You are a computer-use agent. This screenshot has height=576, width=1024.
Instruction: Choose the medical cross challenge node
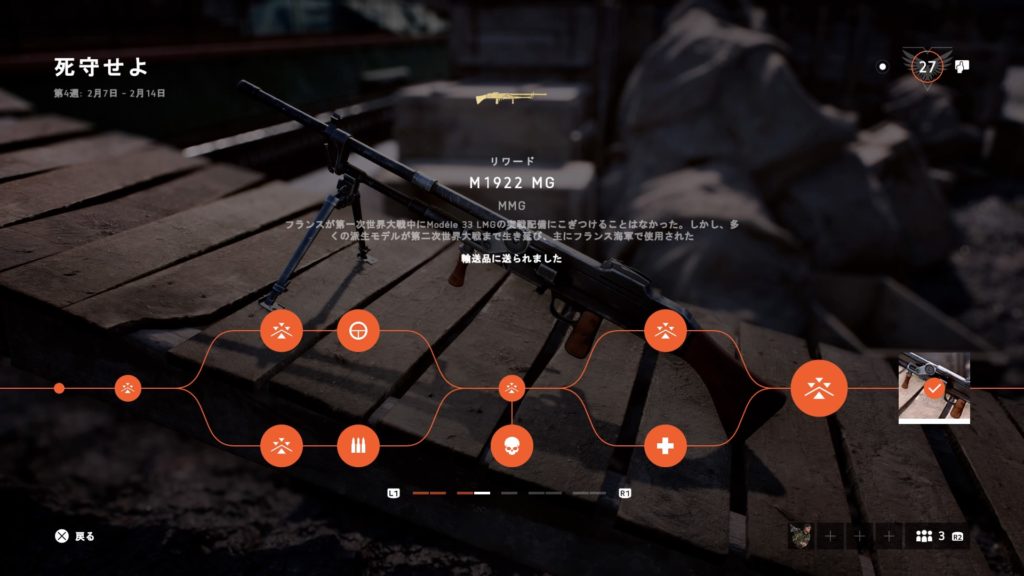(x=665, y=446)
